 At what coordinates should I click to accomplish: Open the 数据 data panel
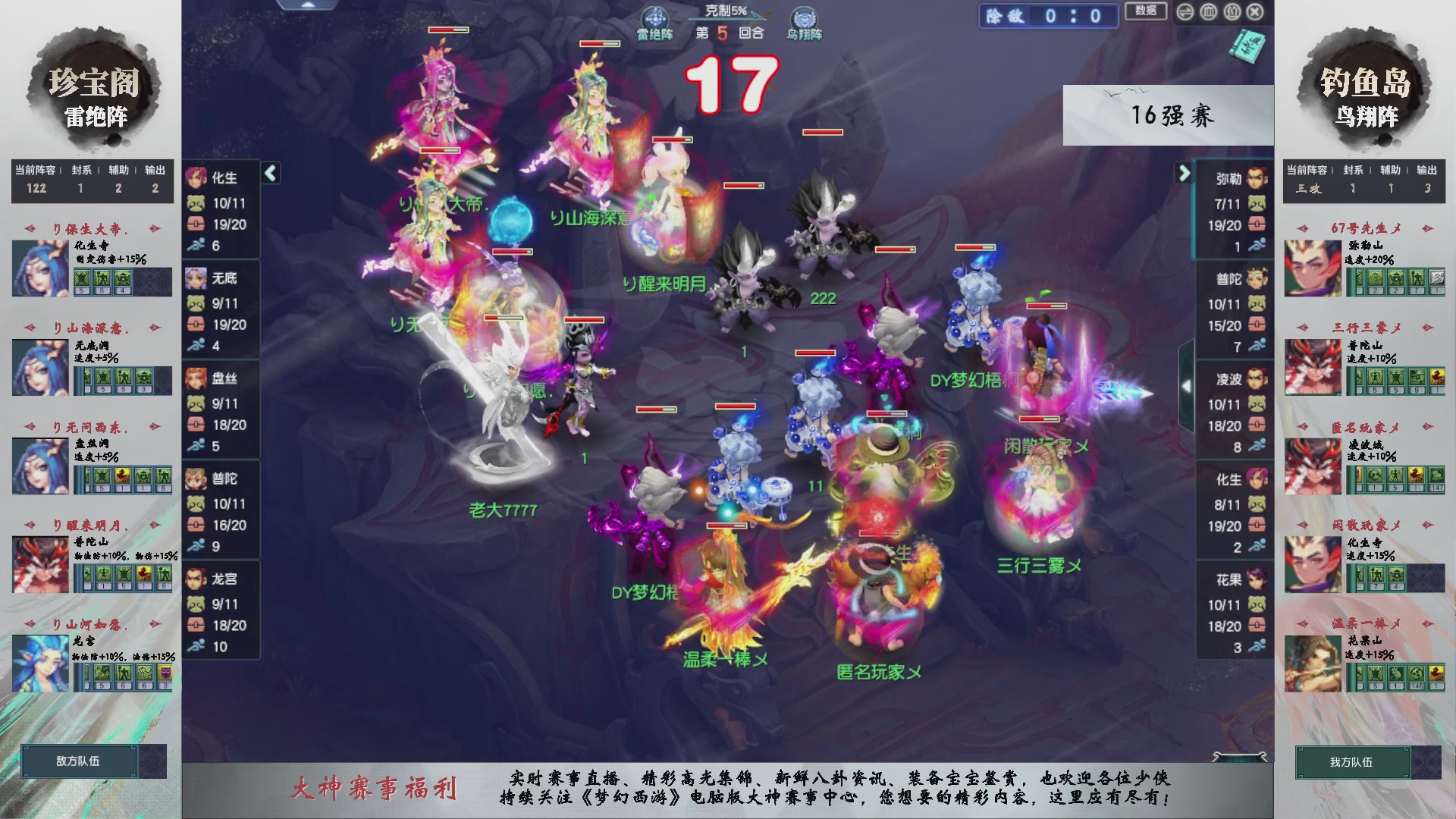(1146, 12)
